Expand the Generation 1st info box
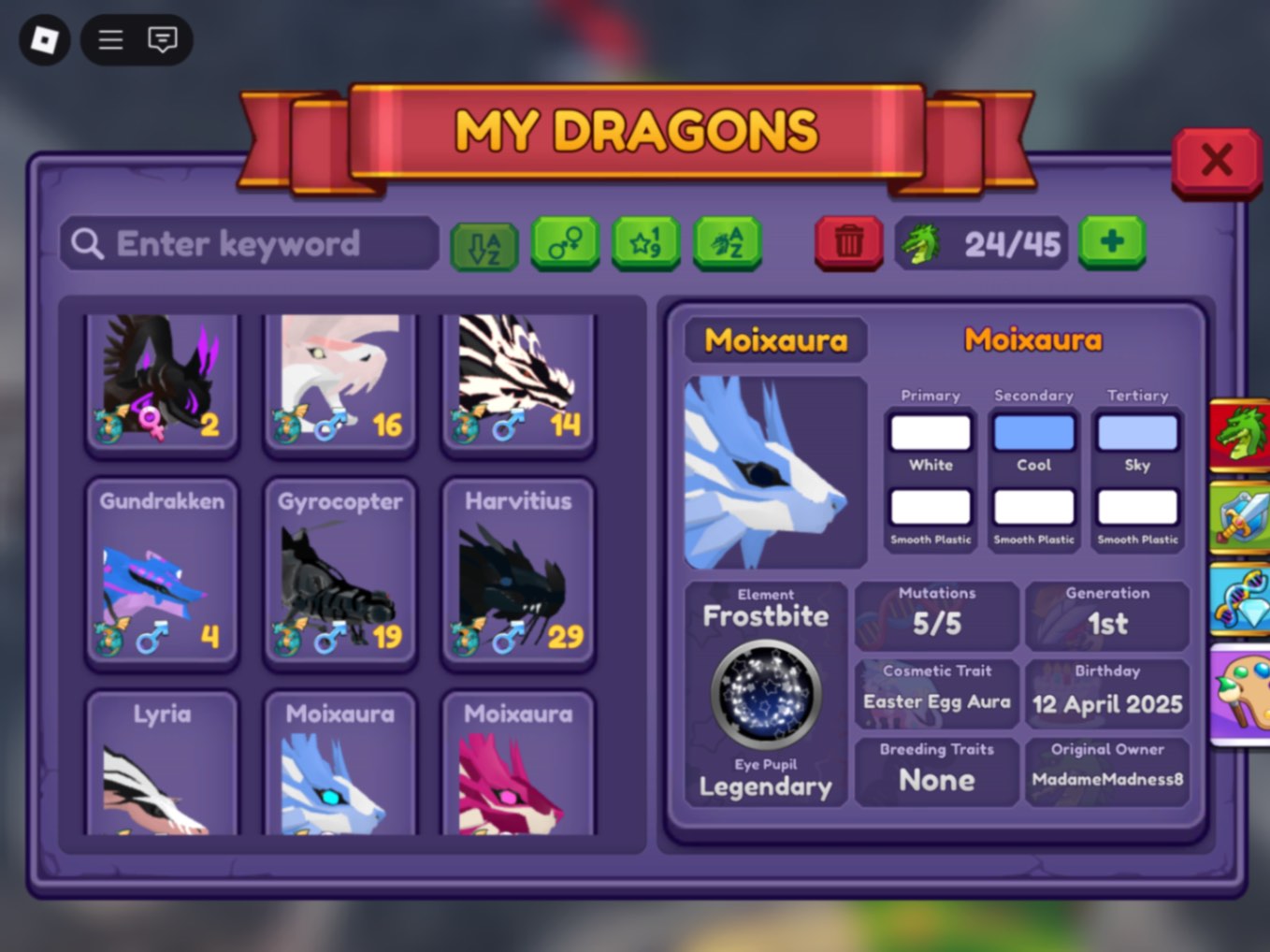The height and width of the screenshot is (952, 1270). click(1108, 614)
